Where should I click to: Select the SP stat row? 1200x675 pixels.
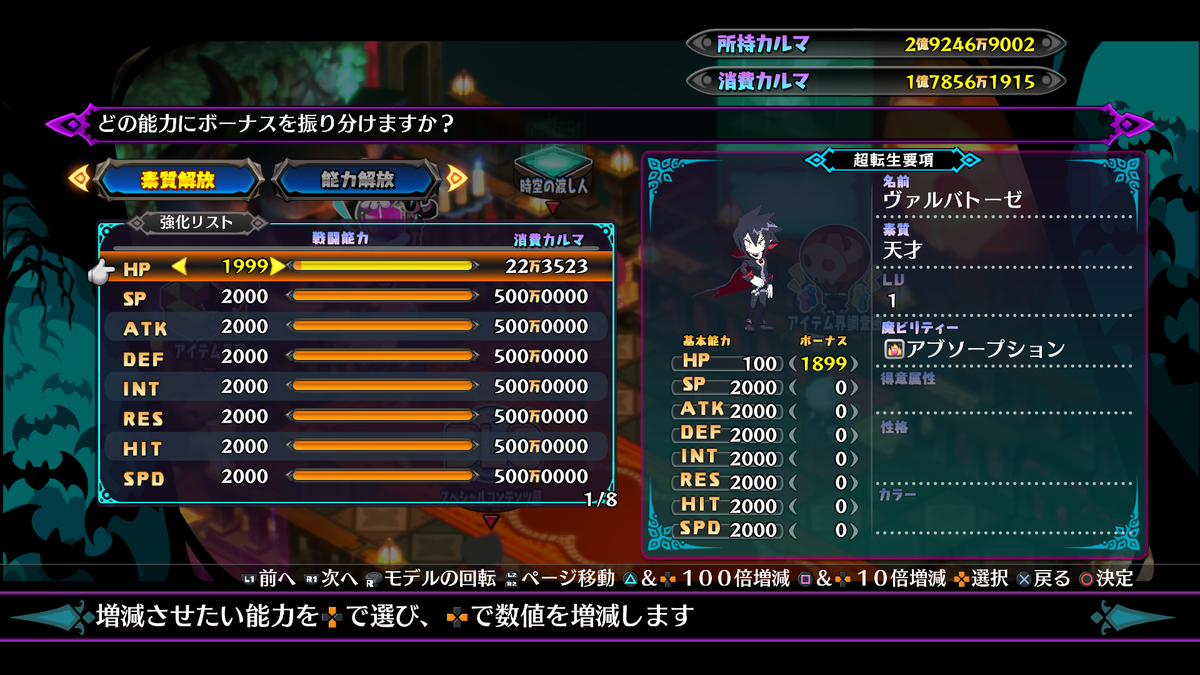point(355,297)
